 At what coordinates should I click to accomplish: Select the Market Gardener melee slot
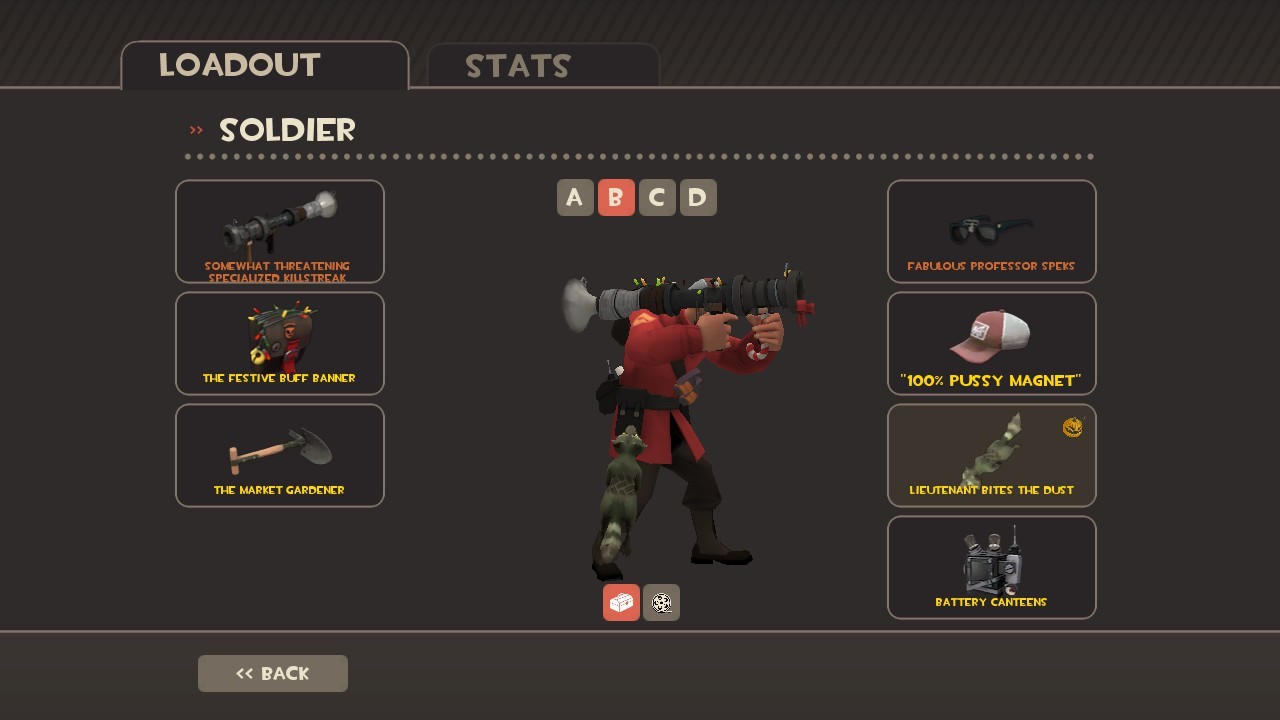point(280,455)
